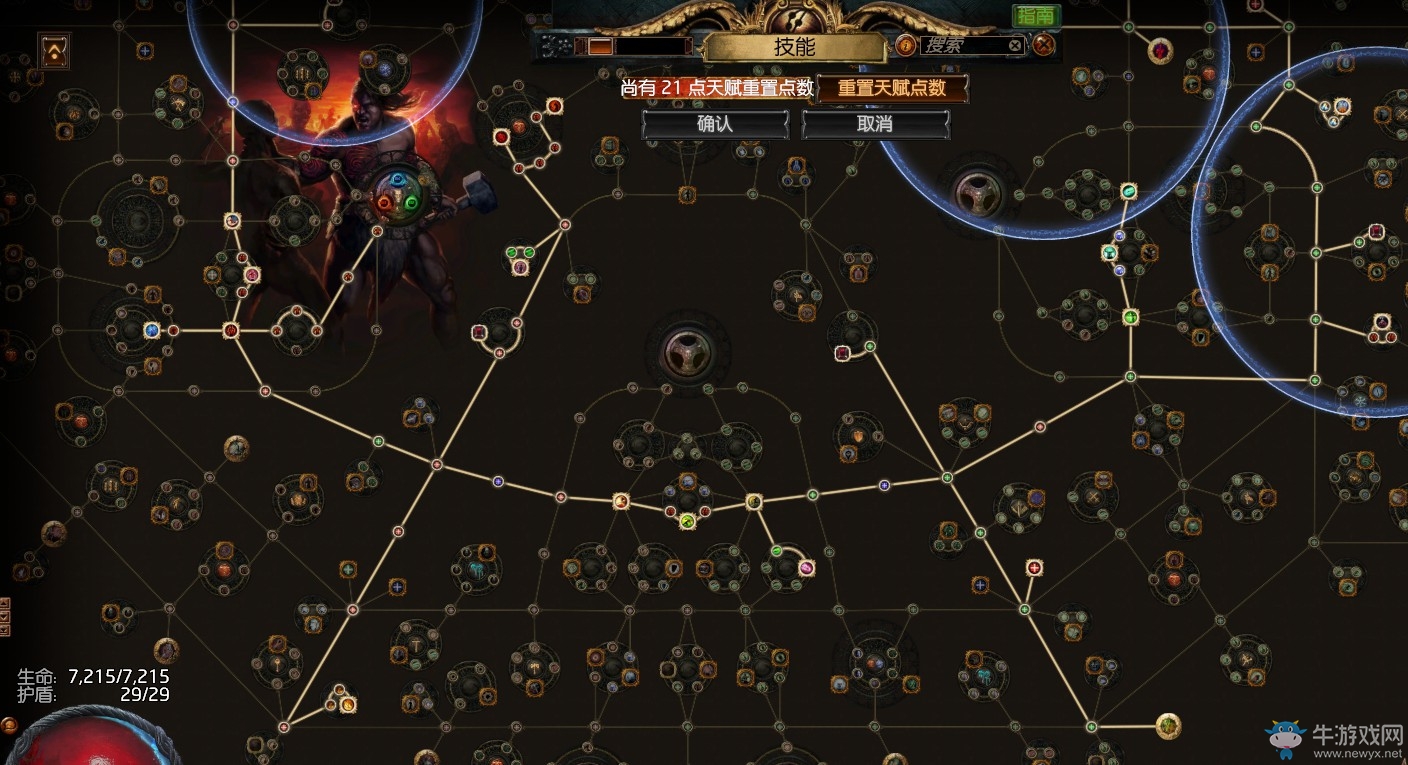Cancel the changes using 取消 button
Screen dimensions: 1408x765
pos(875,124)
